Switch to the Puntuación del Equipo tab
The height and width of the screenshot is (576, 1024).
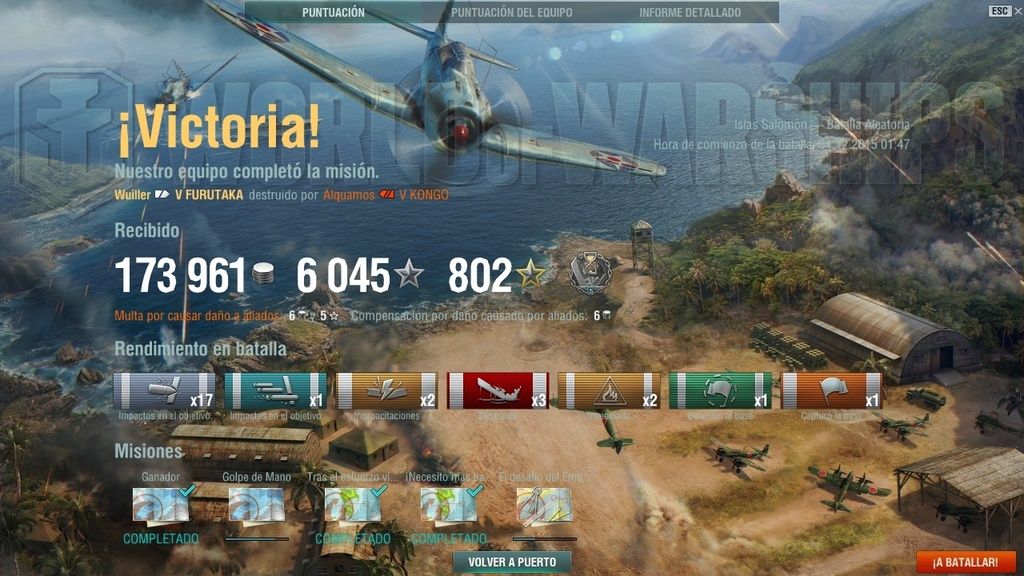pos(511,13)
